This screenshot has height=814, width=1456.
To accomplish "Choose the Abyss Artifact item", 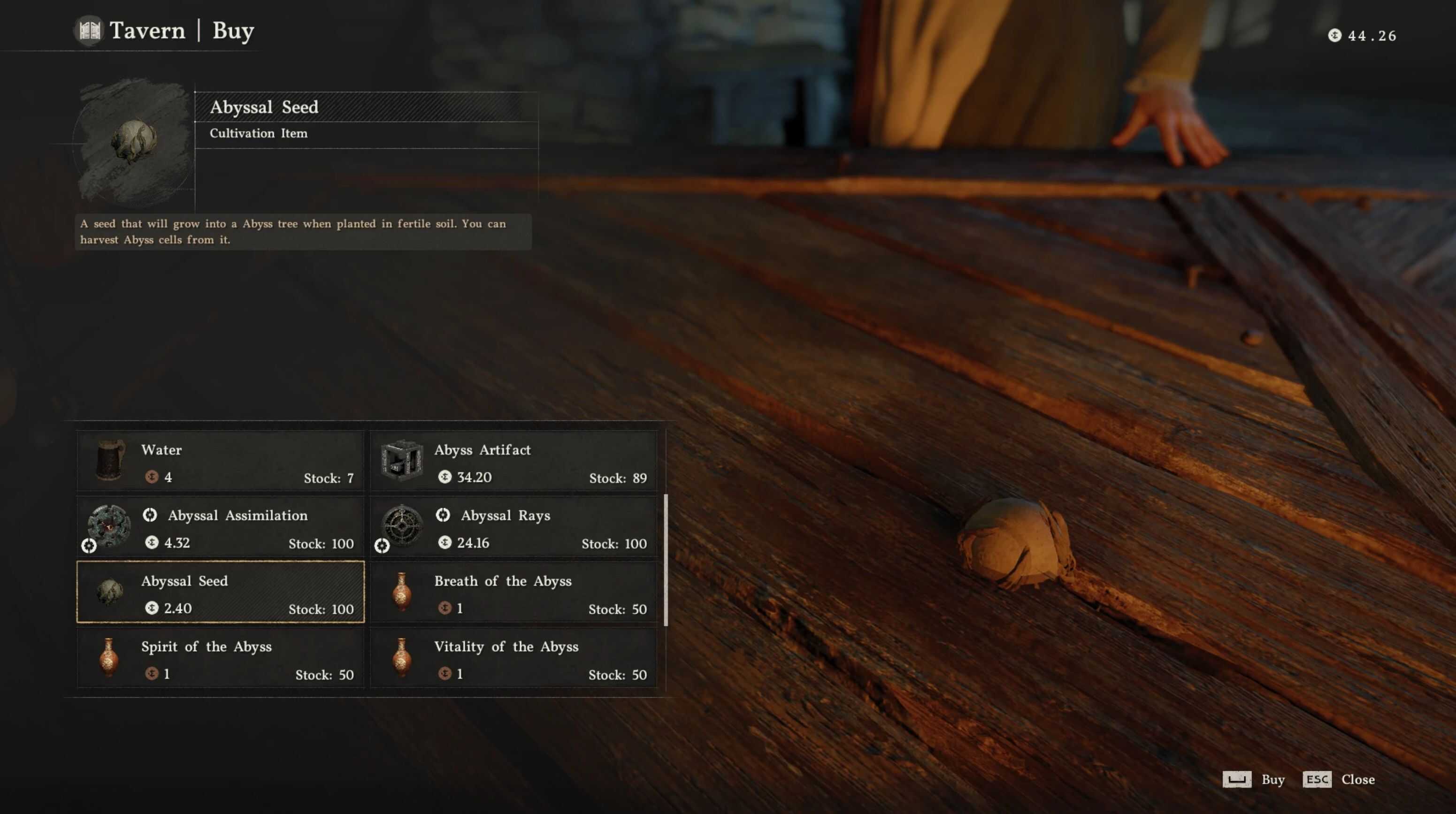I will [513, 461].
